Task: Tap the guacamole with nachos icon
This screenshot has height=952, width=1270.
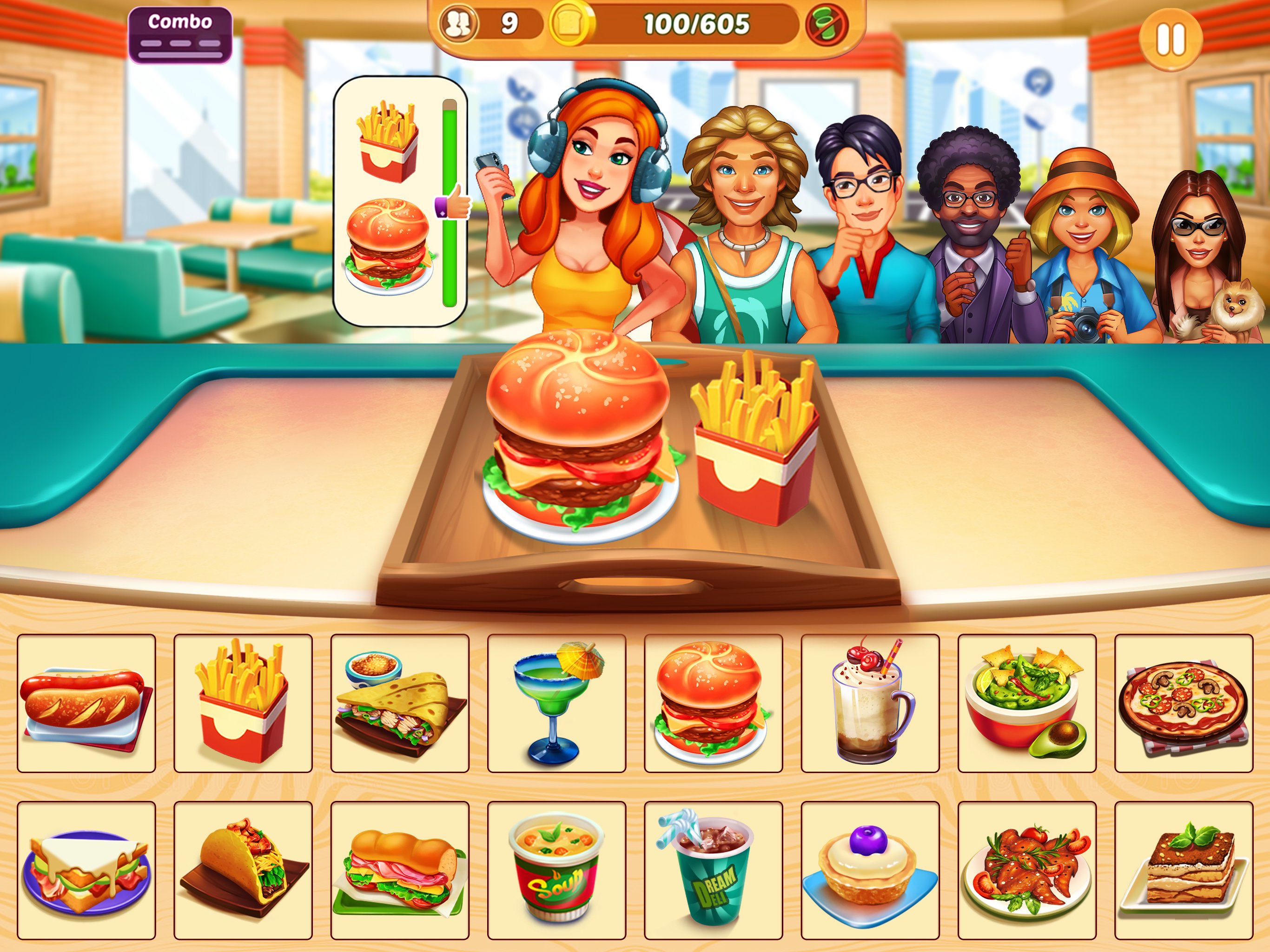Action: (1027, 703)
